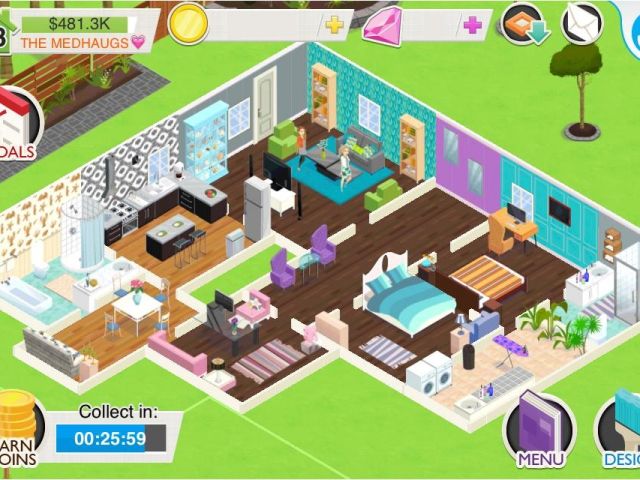Click the pink gem currency icon
640x480 pixels.
click(x=382, y=25)
